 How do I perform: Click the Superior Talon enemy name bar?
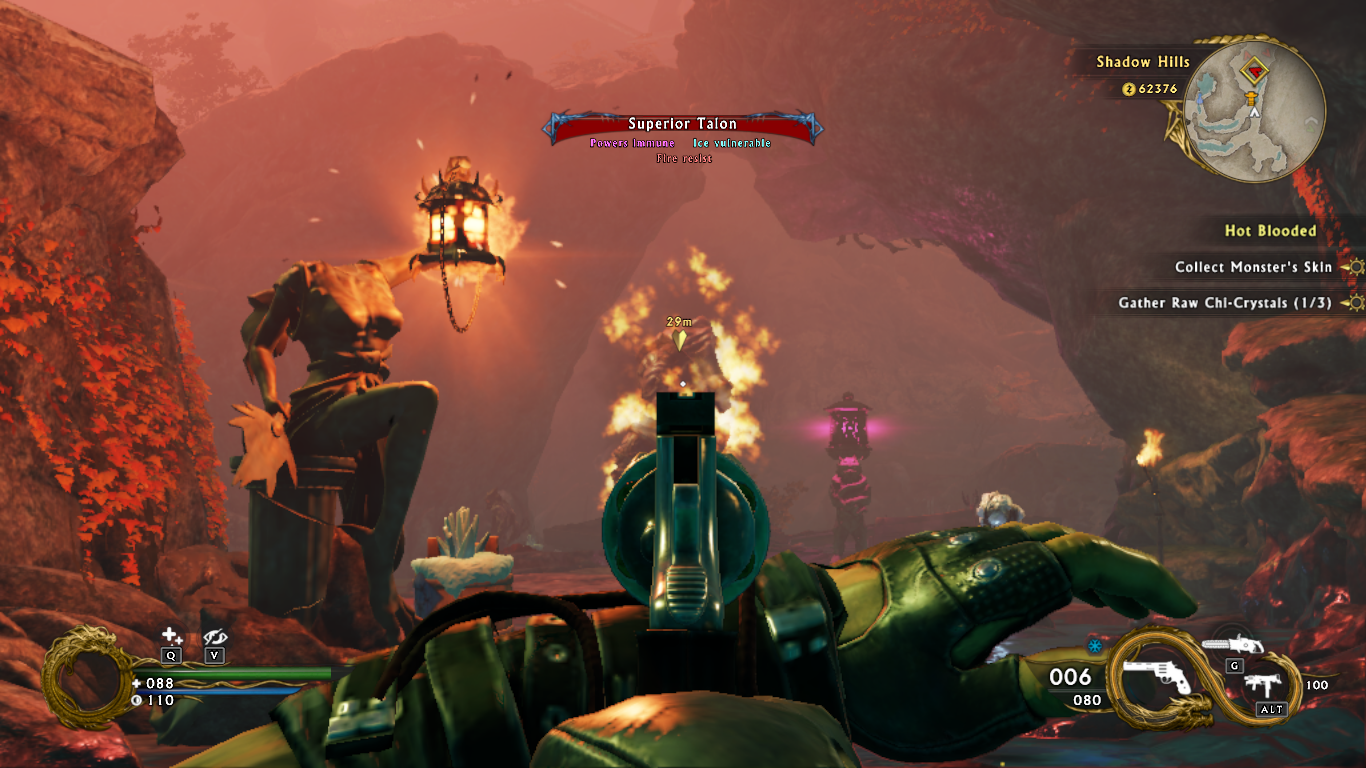(x=683, y=125)
